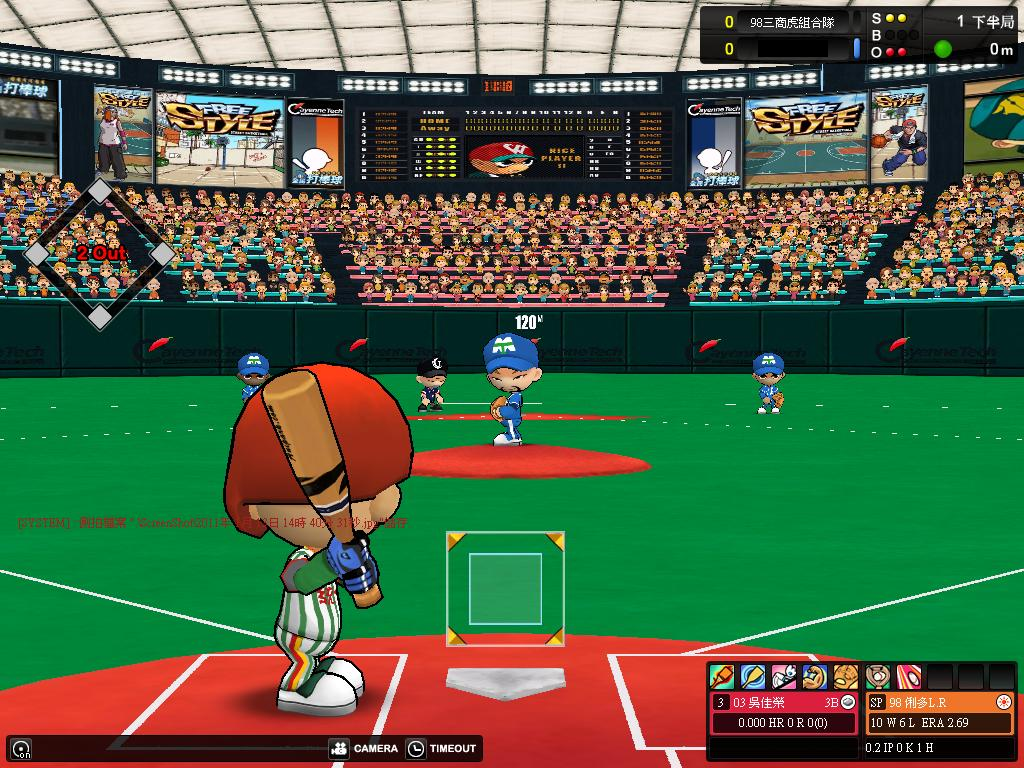Select the blue swirl bat skill icon
Screen dimensions: 1024x768
(753, 677)
